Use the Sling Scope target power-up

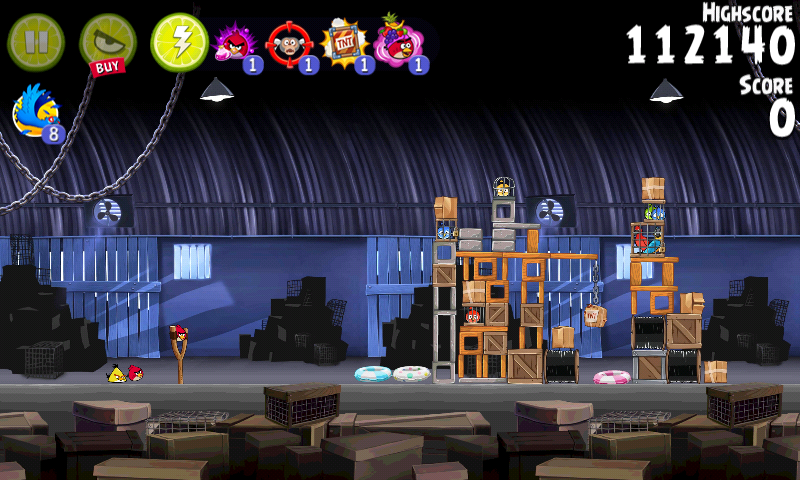pyautogui.click(x=290, y=43)
